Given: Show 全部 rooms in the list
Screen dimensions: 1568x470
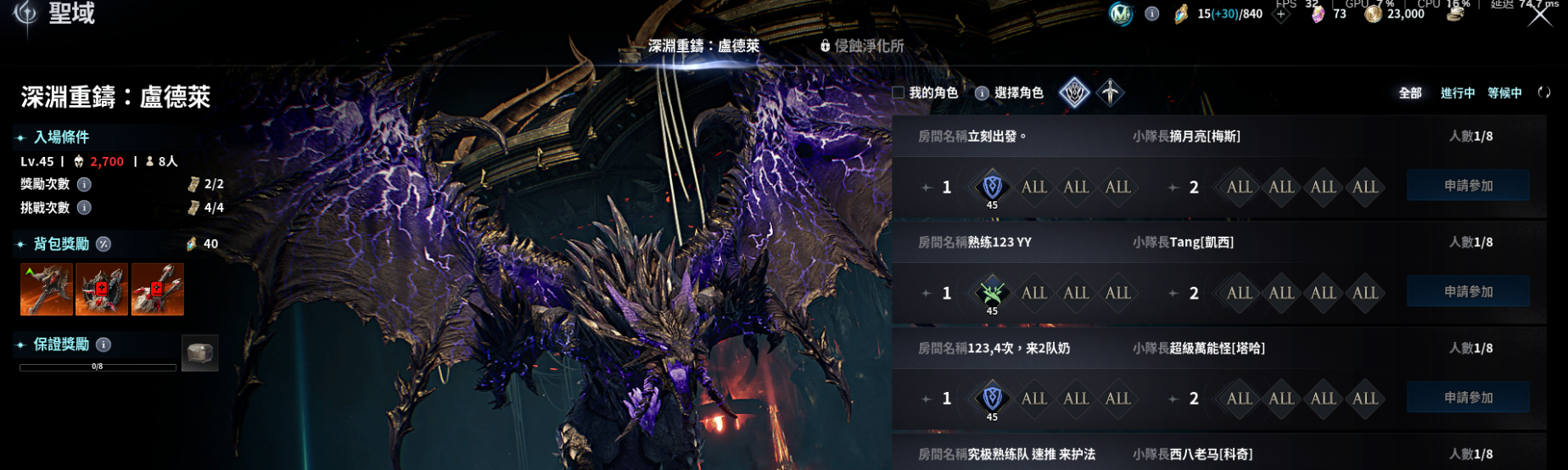Looking at the screenshot, I should click(x=1410, y=92).
